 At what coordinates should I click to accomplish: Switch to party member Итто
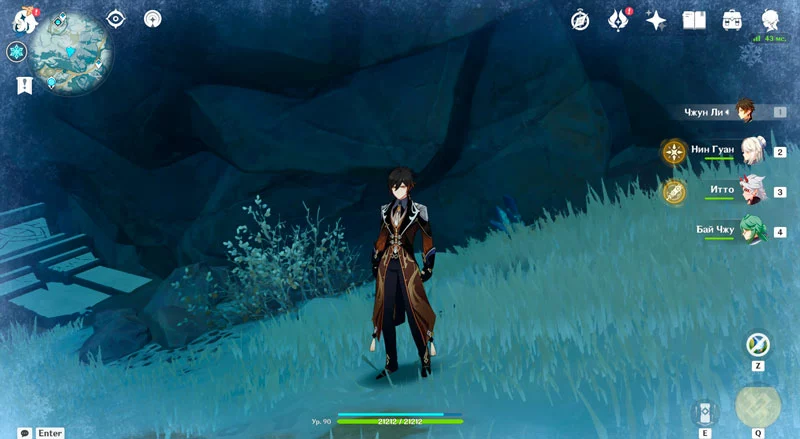(752, 190)
